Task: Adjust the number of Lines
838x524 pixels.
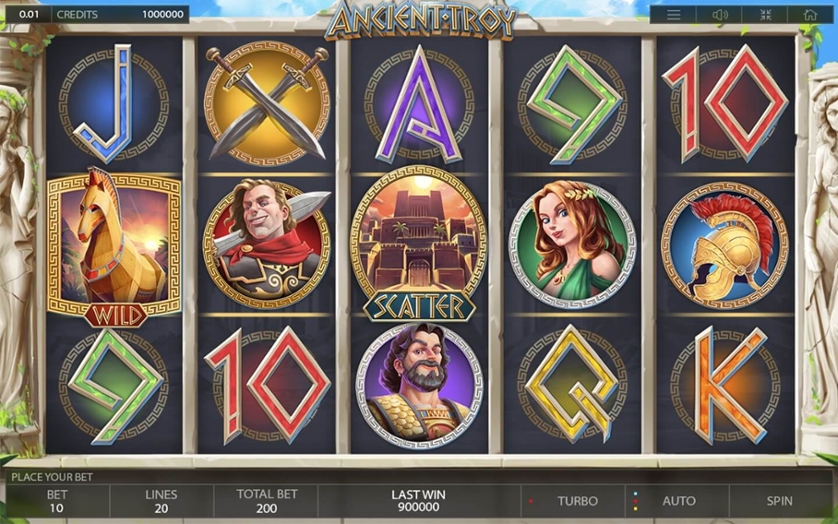Action: point(161,501)
